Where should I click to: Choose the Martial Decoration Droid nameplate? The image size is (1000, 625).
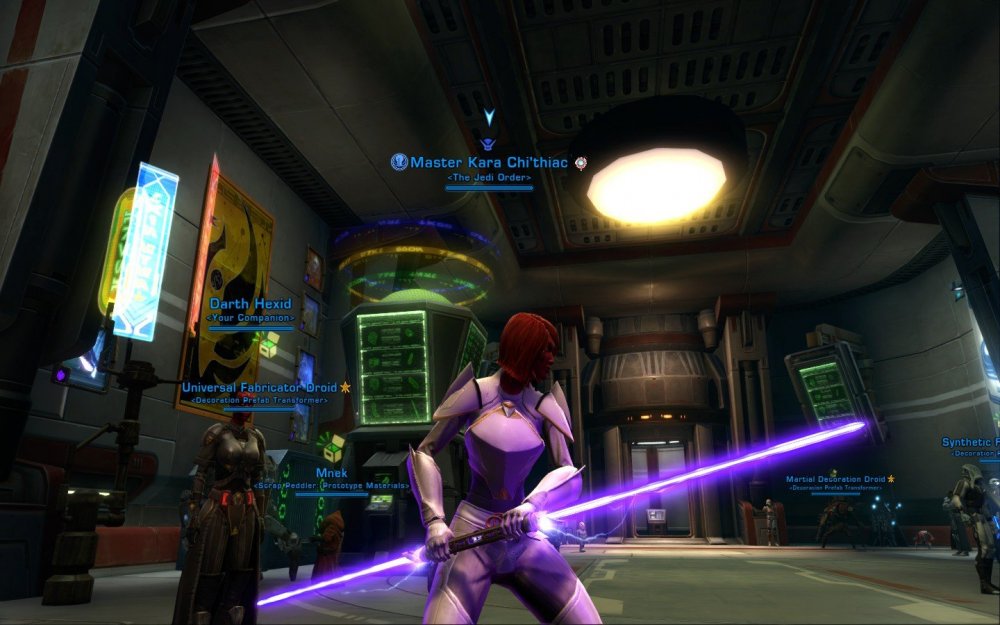tap(835, 479)
